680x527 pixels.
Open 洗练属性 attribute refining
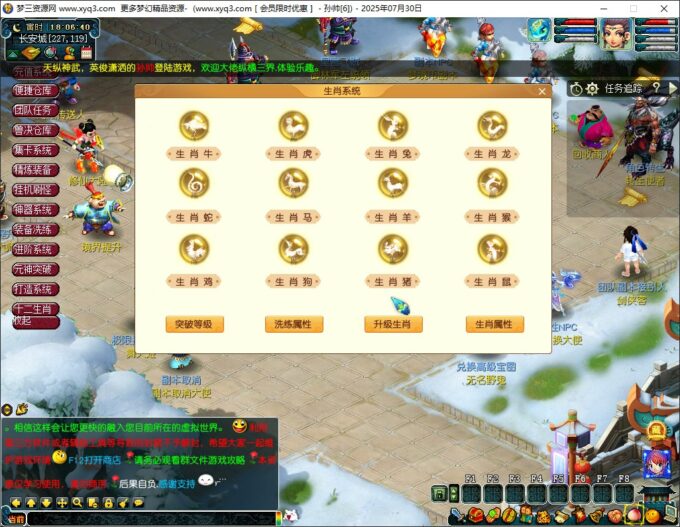coord(293,324)
